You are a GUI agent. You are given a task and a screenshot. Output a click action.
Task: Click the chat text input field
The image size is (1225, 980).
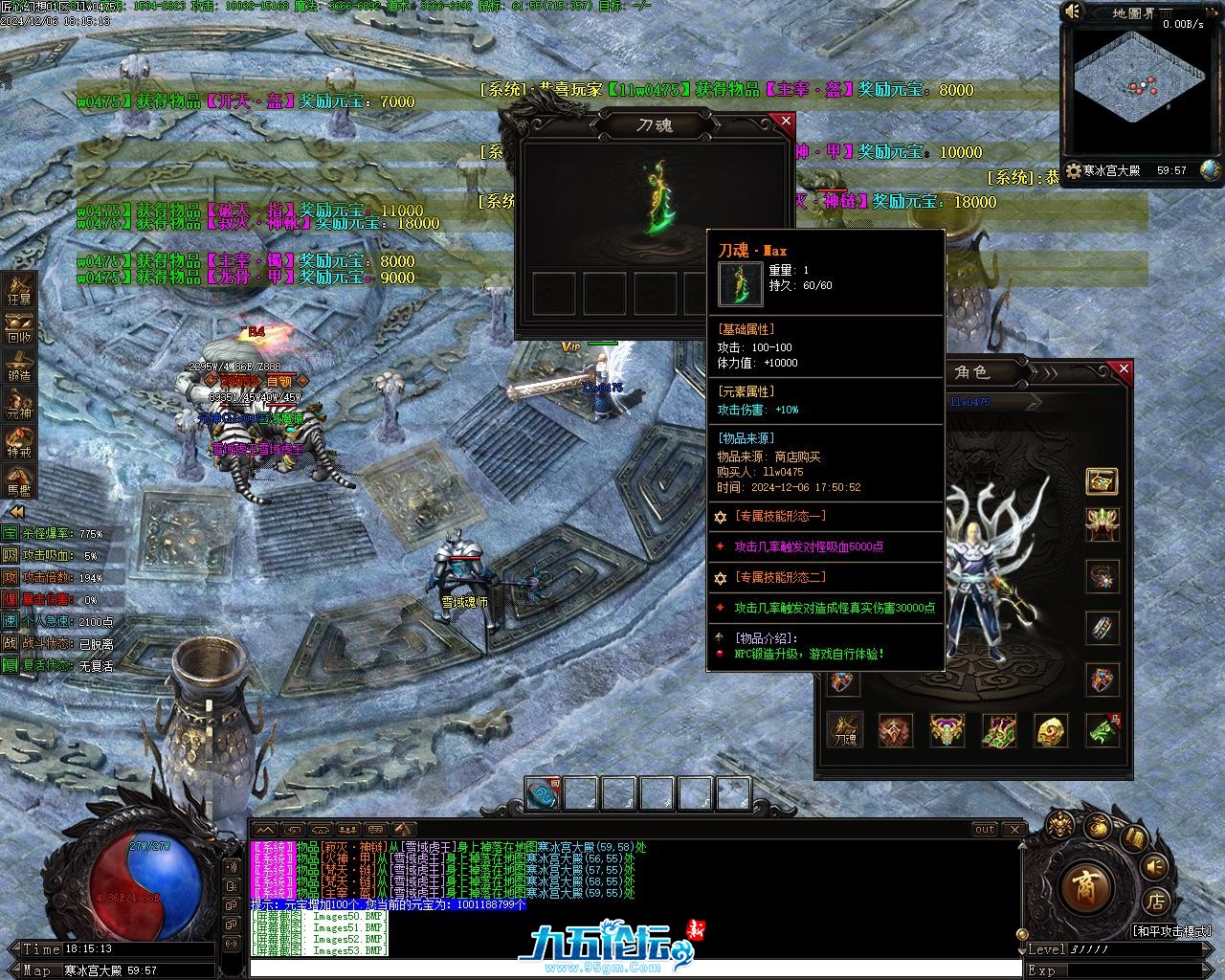pos(632,969)
